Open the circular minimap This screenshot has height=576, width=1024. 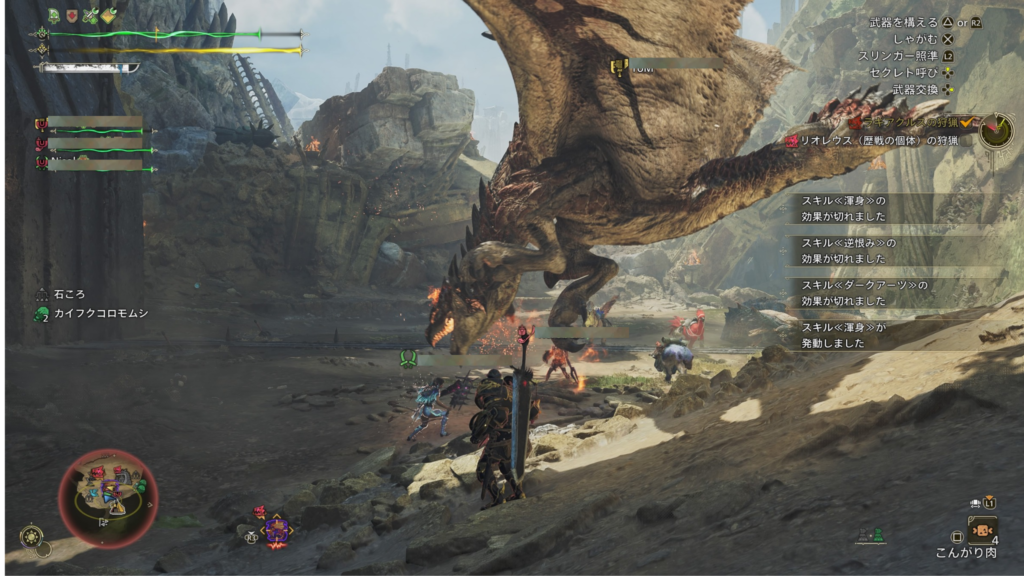pos(108,497)
